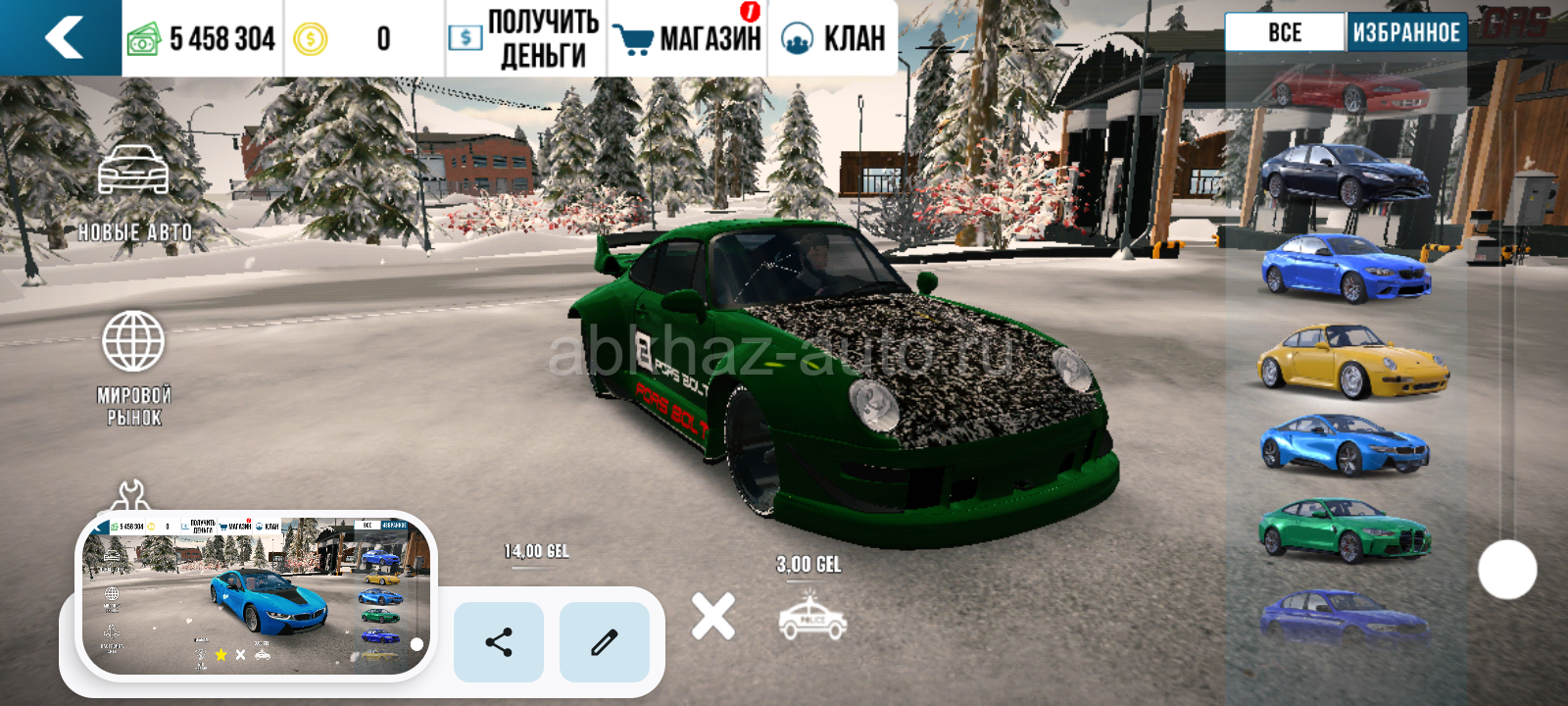Screen dimensions: 1568x706
Task: Pick the blue BMW i8 thumbnail
Action: pyautogui.click(x=1344, y=444)
